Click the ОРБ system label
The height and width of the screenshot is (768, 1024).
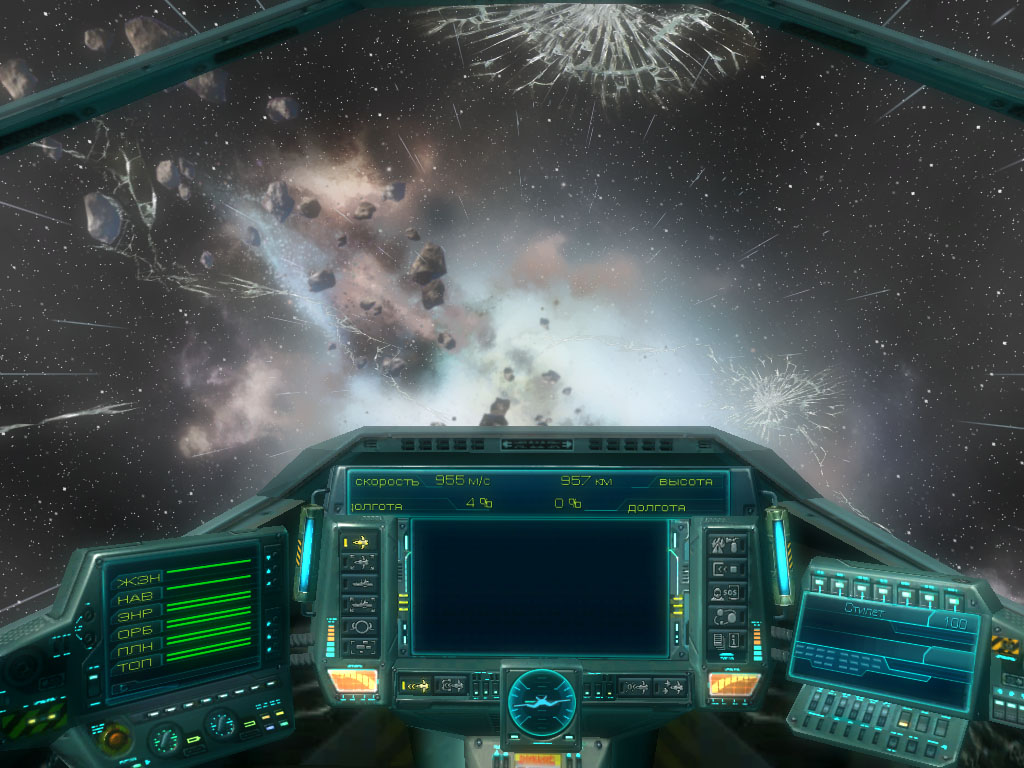pos(136,633)
